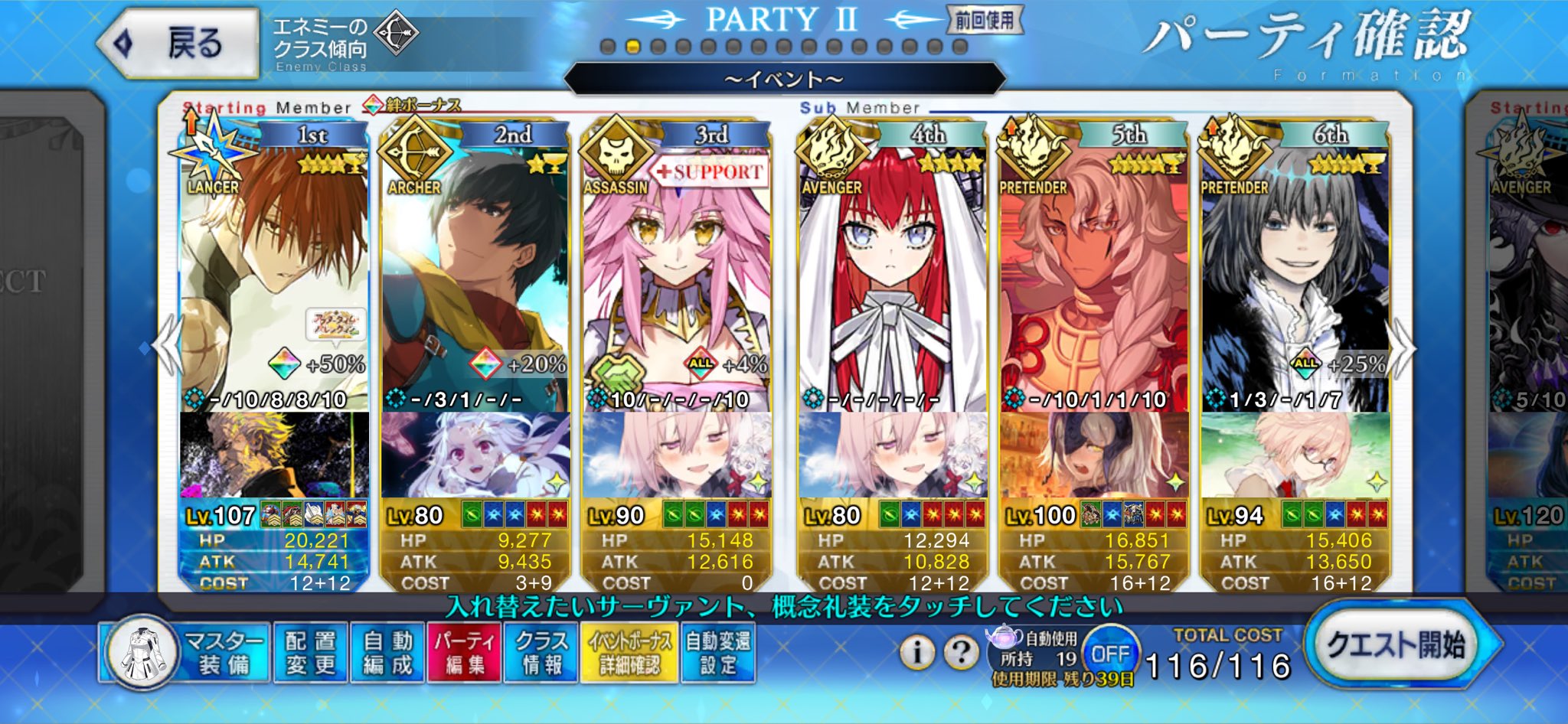Open 自動変還設定 settings
1568x724 pixels.
tap(717, 652)
